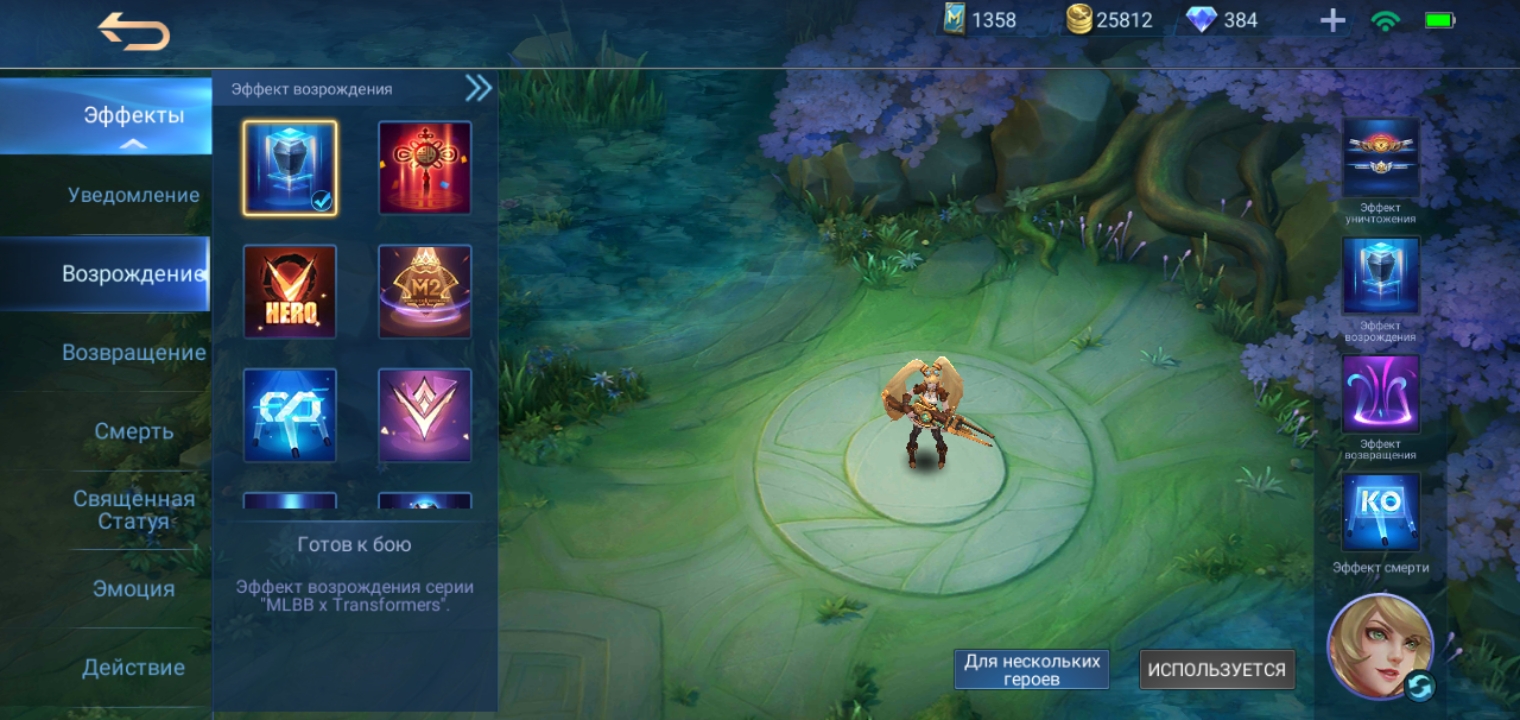
Task: Open the Эффекты tab
Action: pyautogui.click(x=133, y=116)
